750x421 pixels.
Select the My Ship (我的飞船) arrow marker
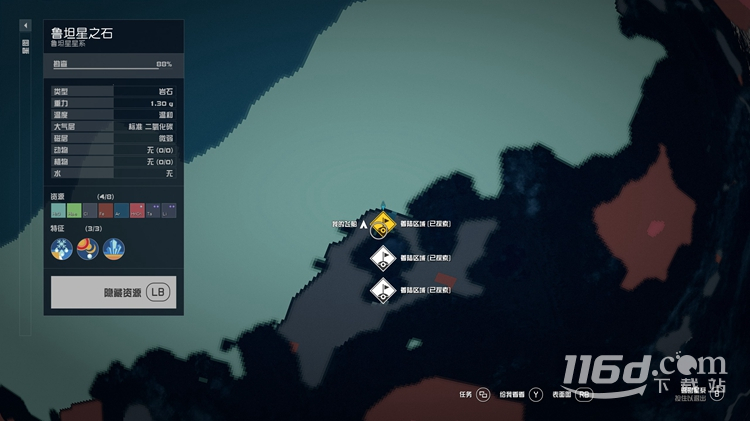364,225
